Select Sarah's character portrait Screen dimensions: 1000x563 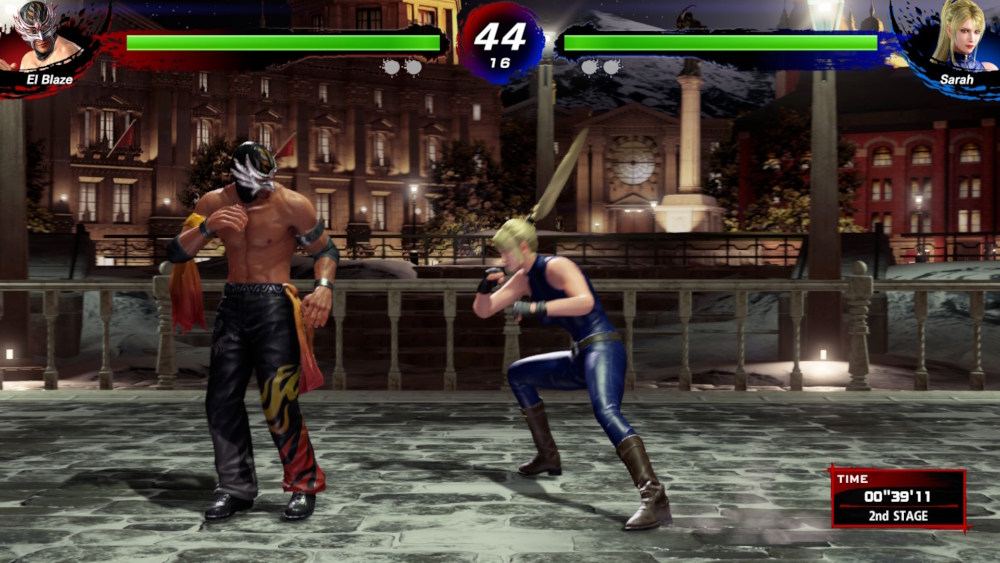[x=955, y=35]
